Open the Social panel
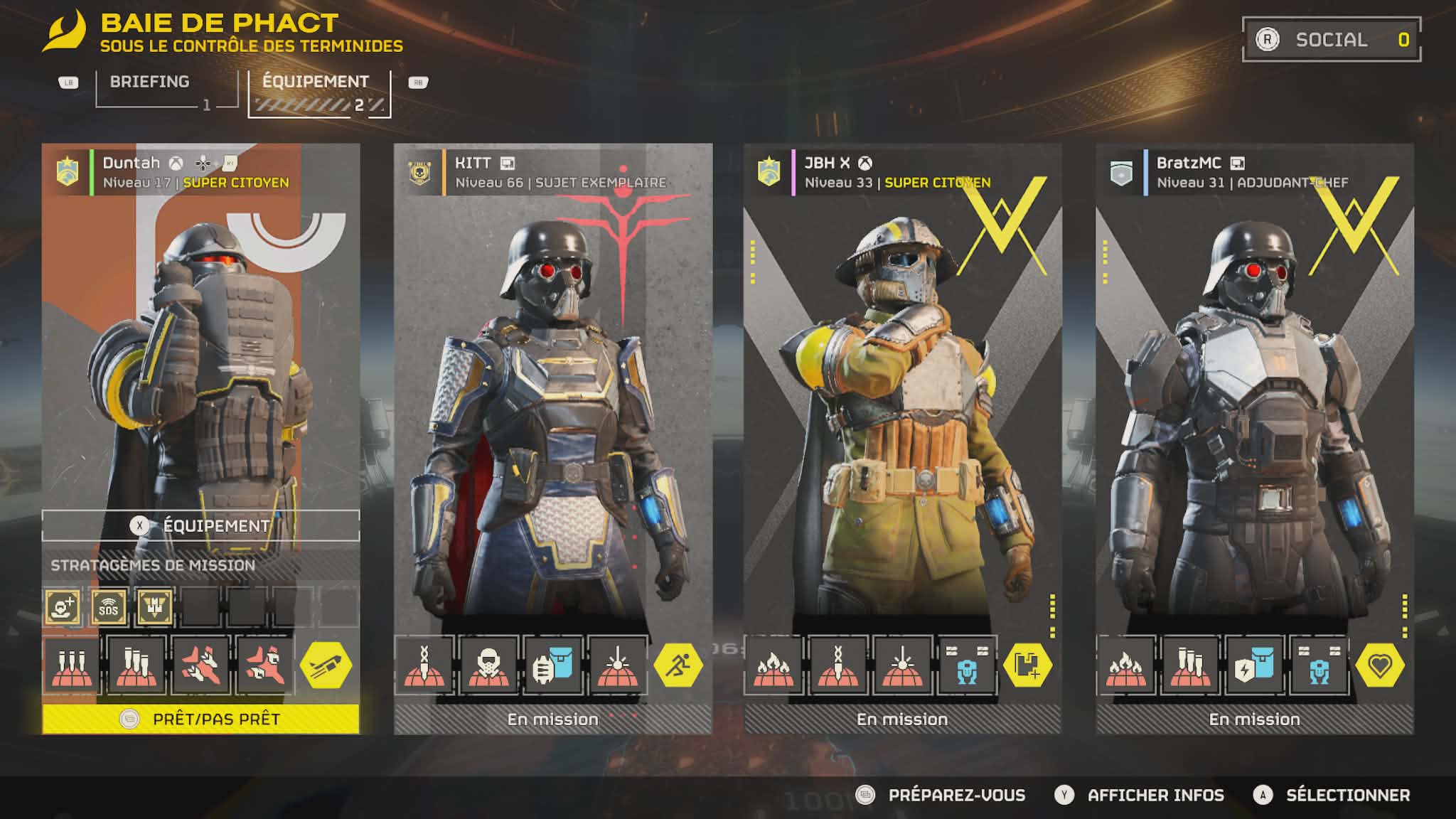1456x819 pixels. pyautogui.click(x=1331, y=40)
